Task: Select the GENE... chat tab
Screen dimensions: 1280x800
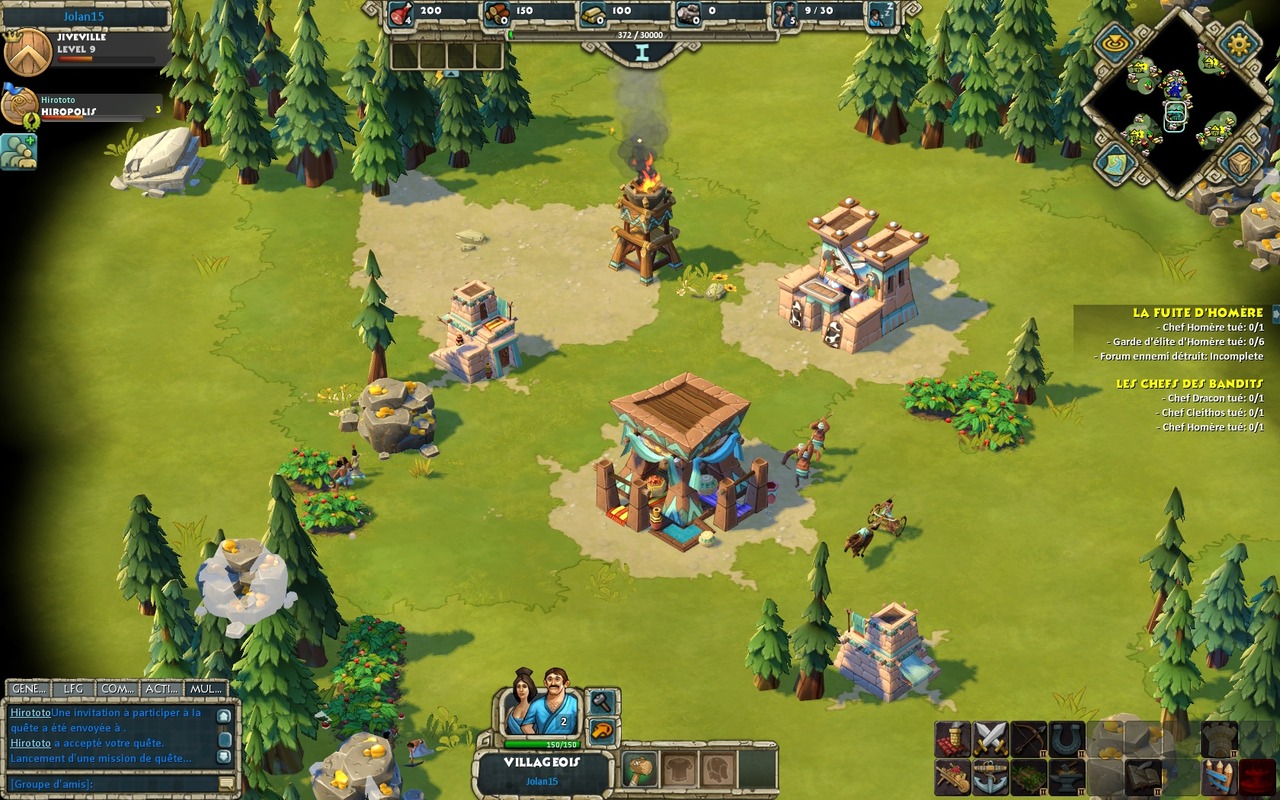Action: (x=28, y=689)
